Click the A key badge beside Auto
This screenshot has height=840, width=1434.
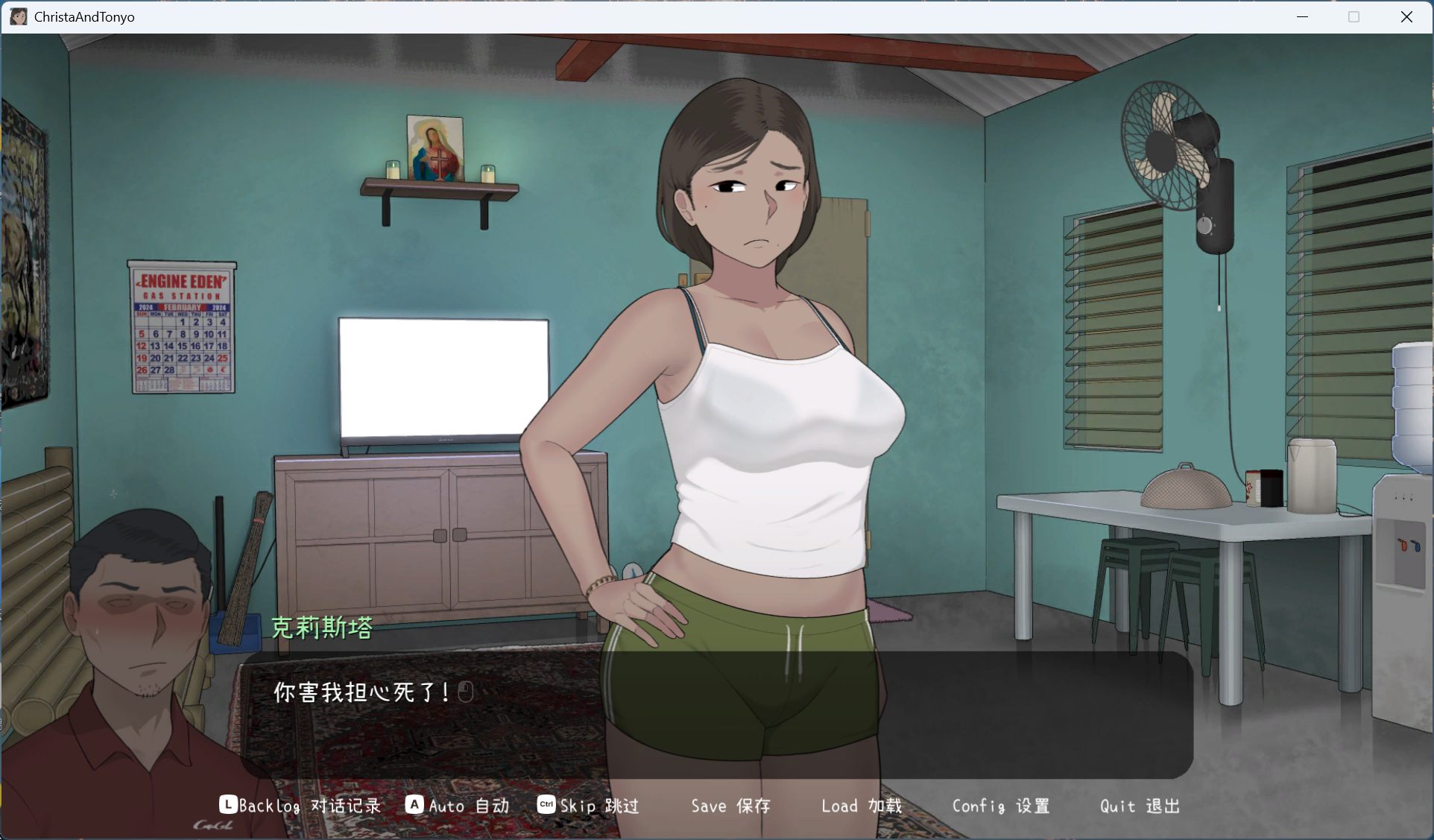tap(415, 805)
